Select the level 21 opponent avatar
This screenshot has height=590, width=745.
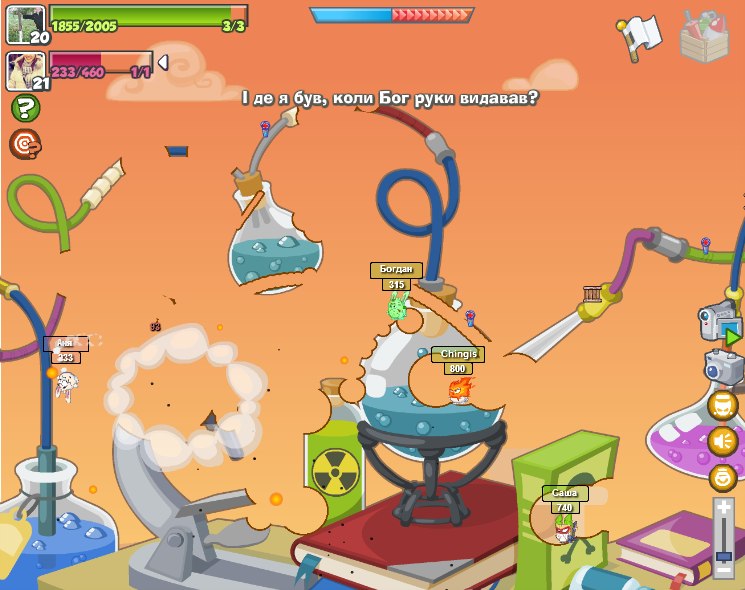26,71
